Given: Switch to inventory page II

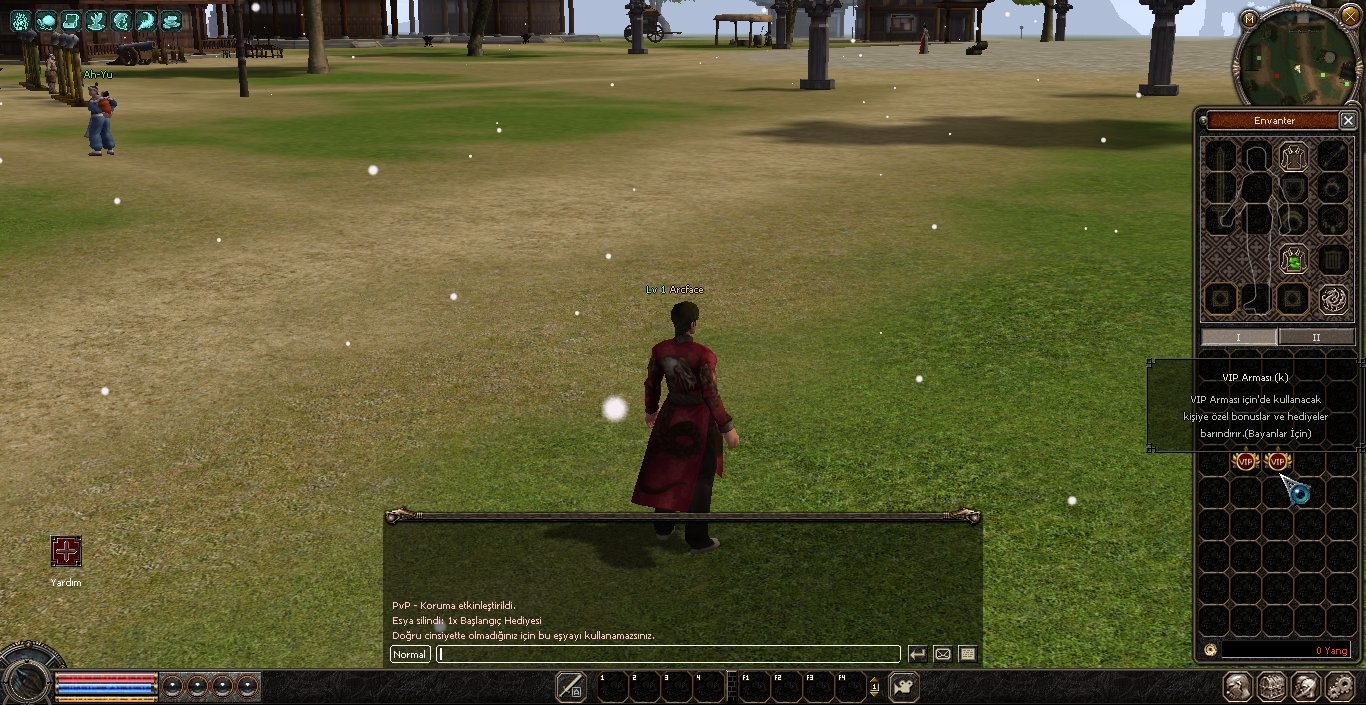Looking at the screenshot, I should tap(1316, 337).
